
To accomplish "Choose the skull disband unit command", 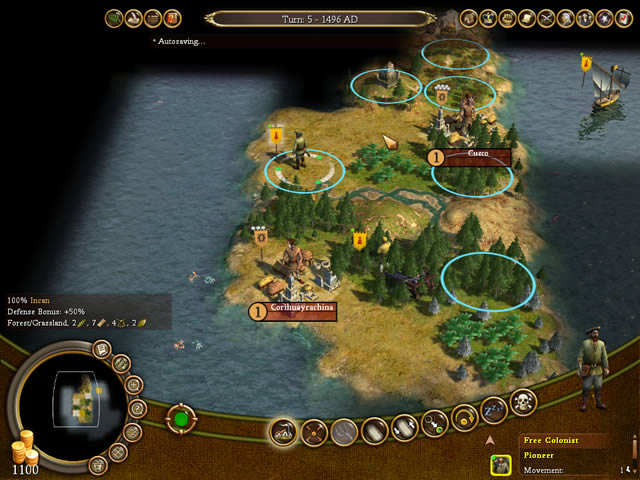I will (x=523, y=402).
